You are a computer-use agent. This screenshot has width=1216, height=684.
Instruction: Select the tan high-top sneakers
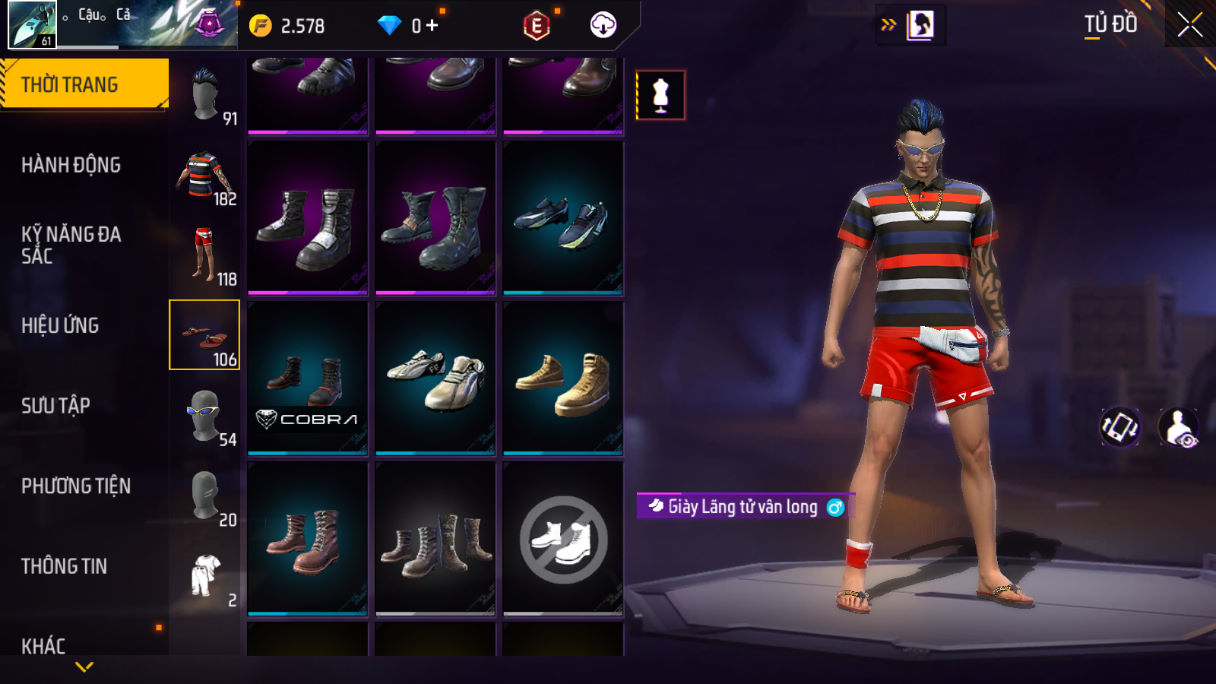tap(563, 378)
